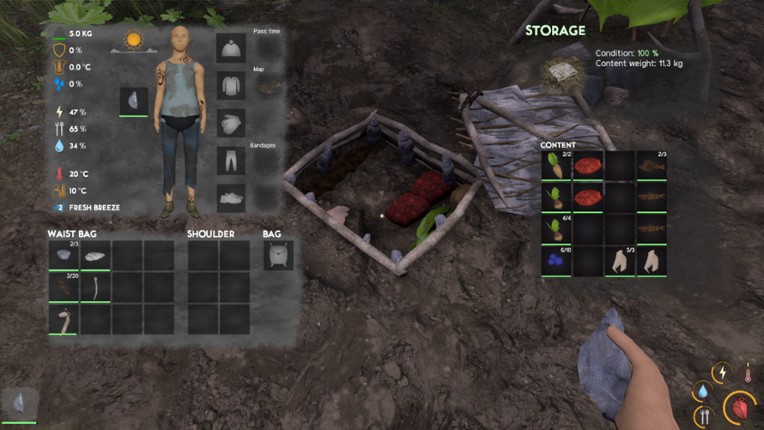The width and height of the screenshot is (764, 430).
Task: Select the blueberries stack in storage
Action: pyautogui.click(x=556, y=261)
